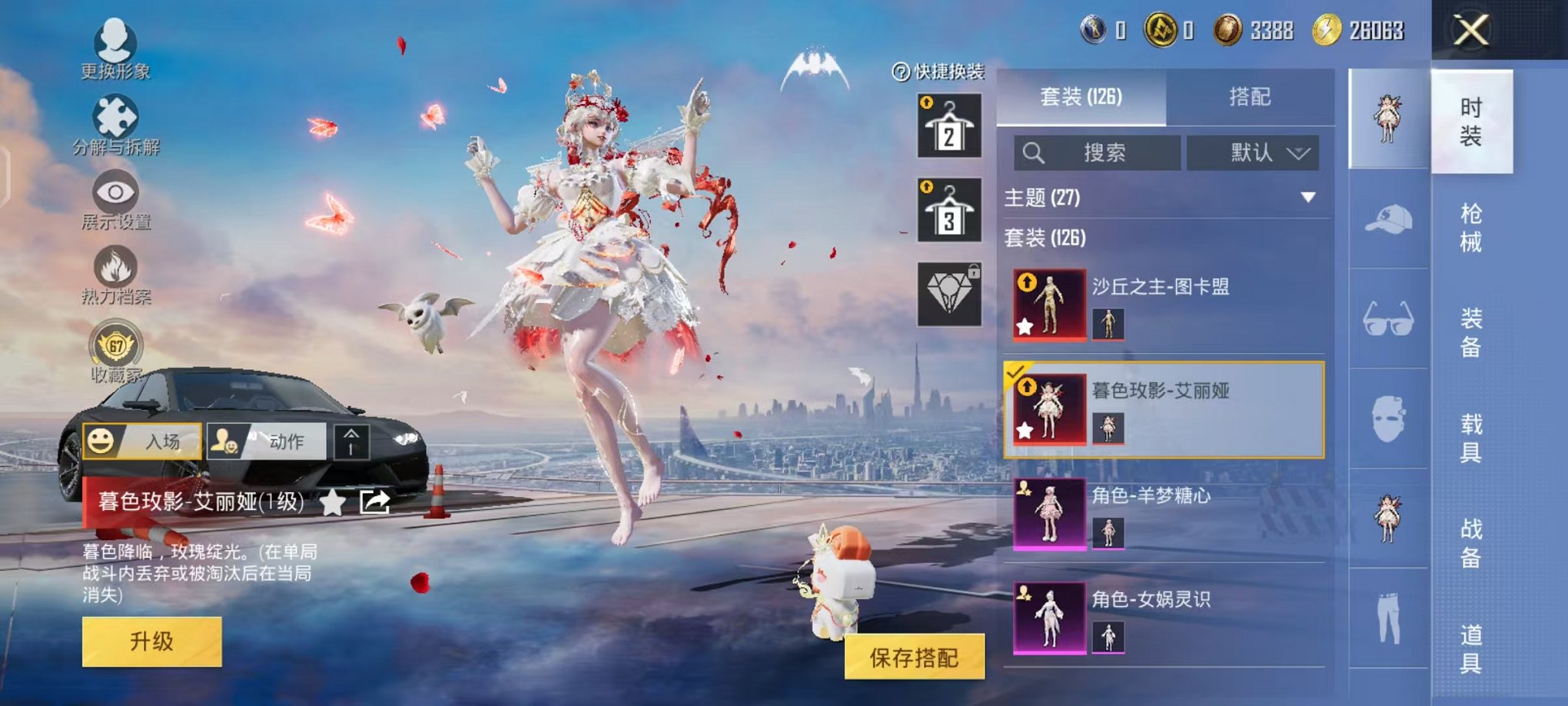Collapse the 主题 (27) section
This screenshot has height=706, width=1568.
coord(1307,197)
